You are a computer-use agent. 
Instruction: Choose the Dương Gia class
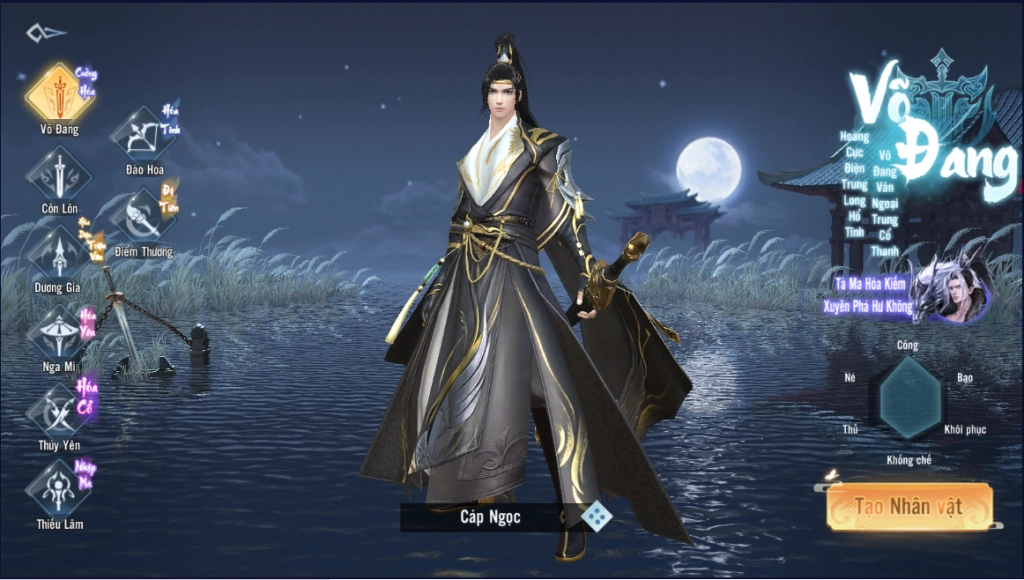59,253
